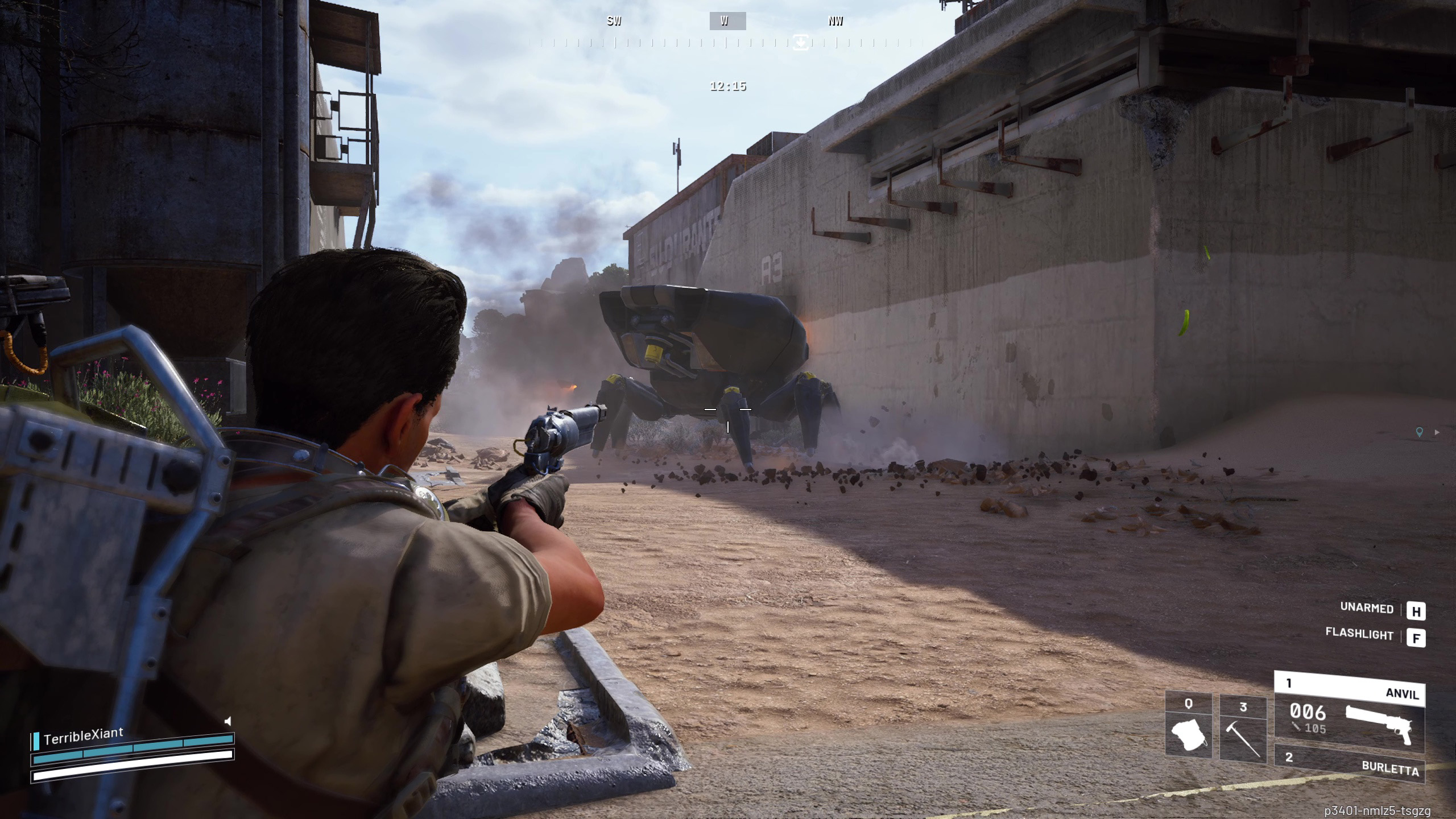Click the W heading on the compass

pos(727,22)
